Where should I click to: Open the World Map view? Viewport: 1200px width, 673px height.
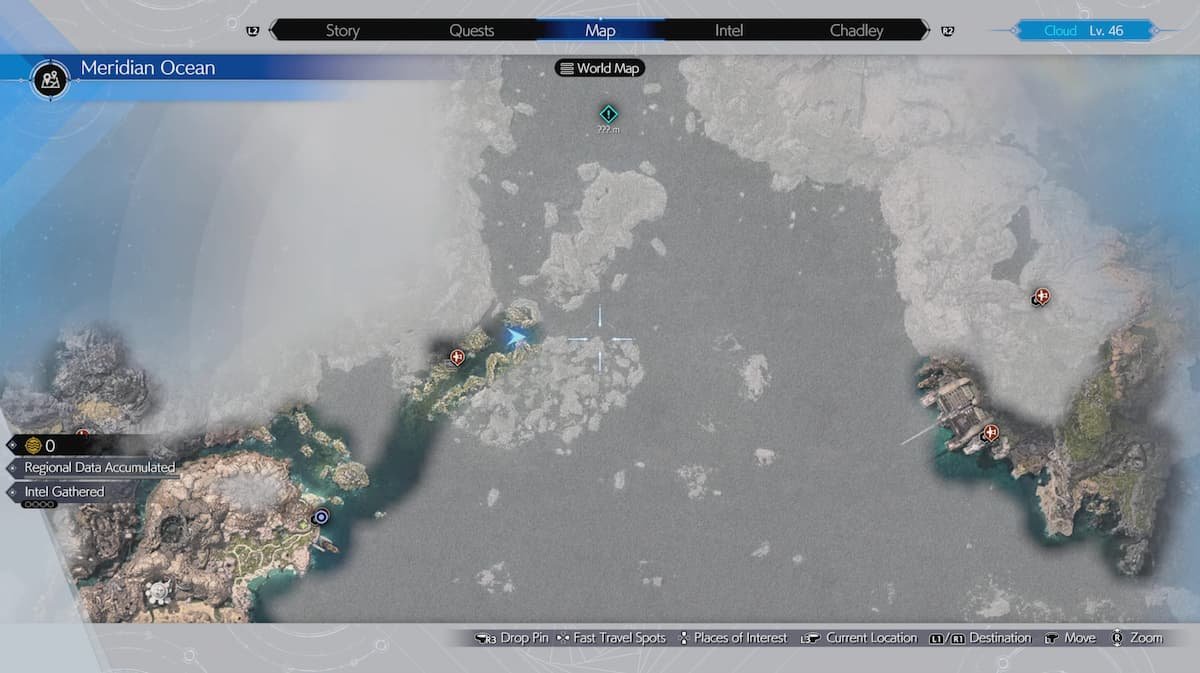point(600,69)
